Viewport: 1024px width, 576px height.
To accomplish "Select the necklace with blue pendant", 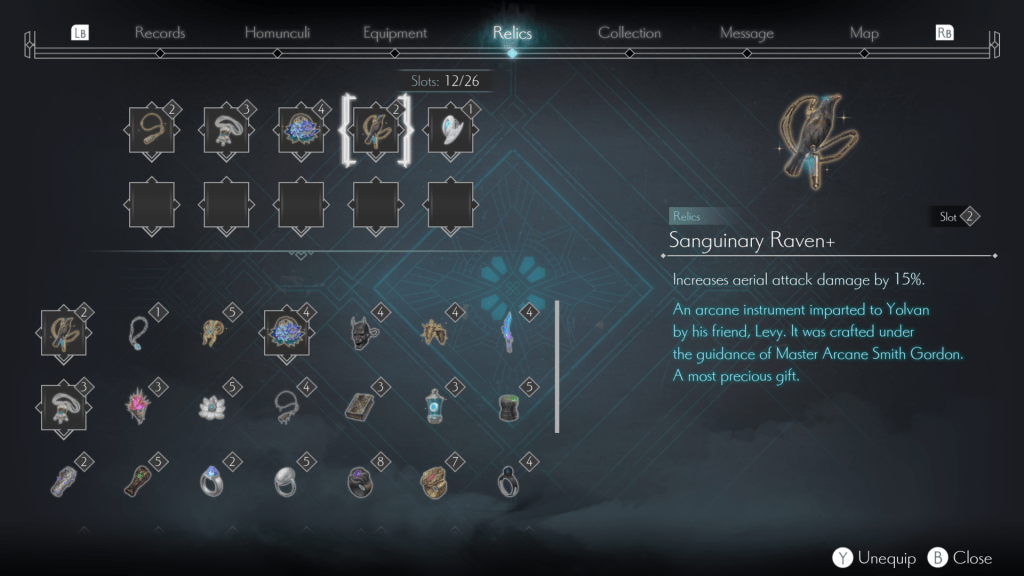I will pos(139,332).
